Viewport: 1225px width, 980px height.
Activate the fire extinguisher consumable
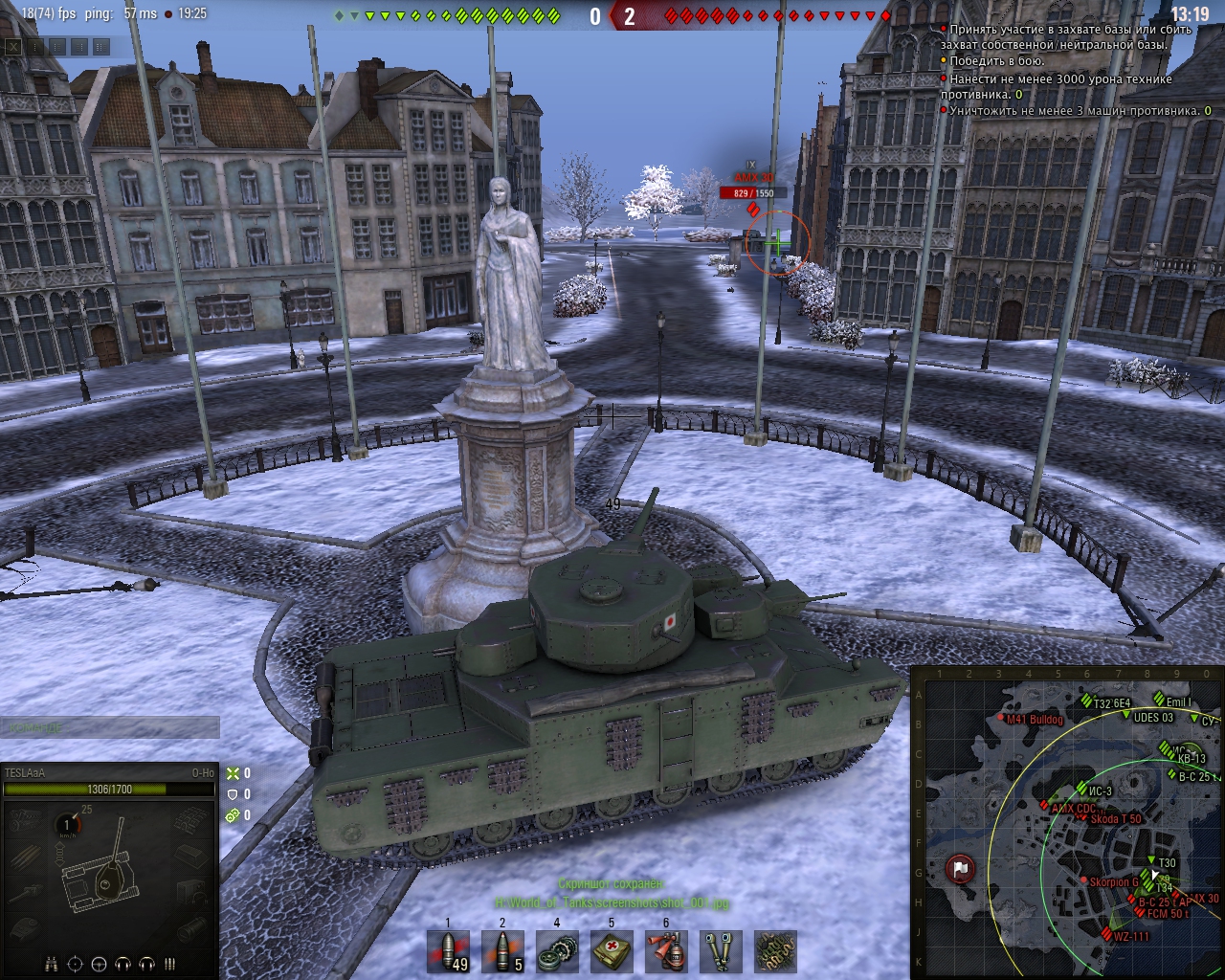[665, 951]
